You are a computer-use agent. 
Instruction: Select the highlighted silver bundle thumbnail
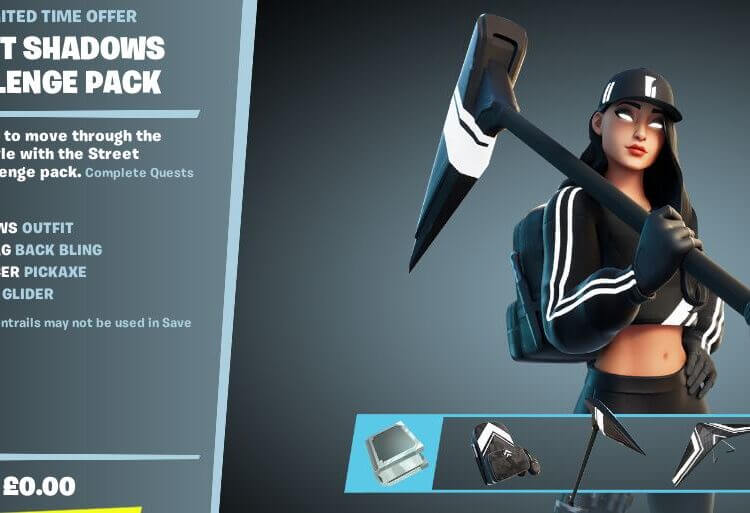393,452
